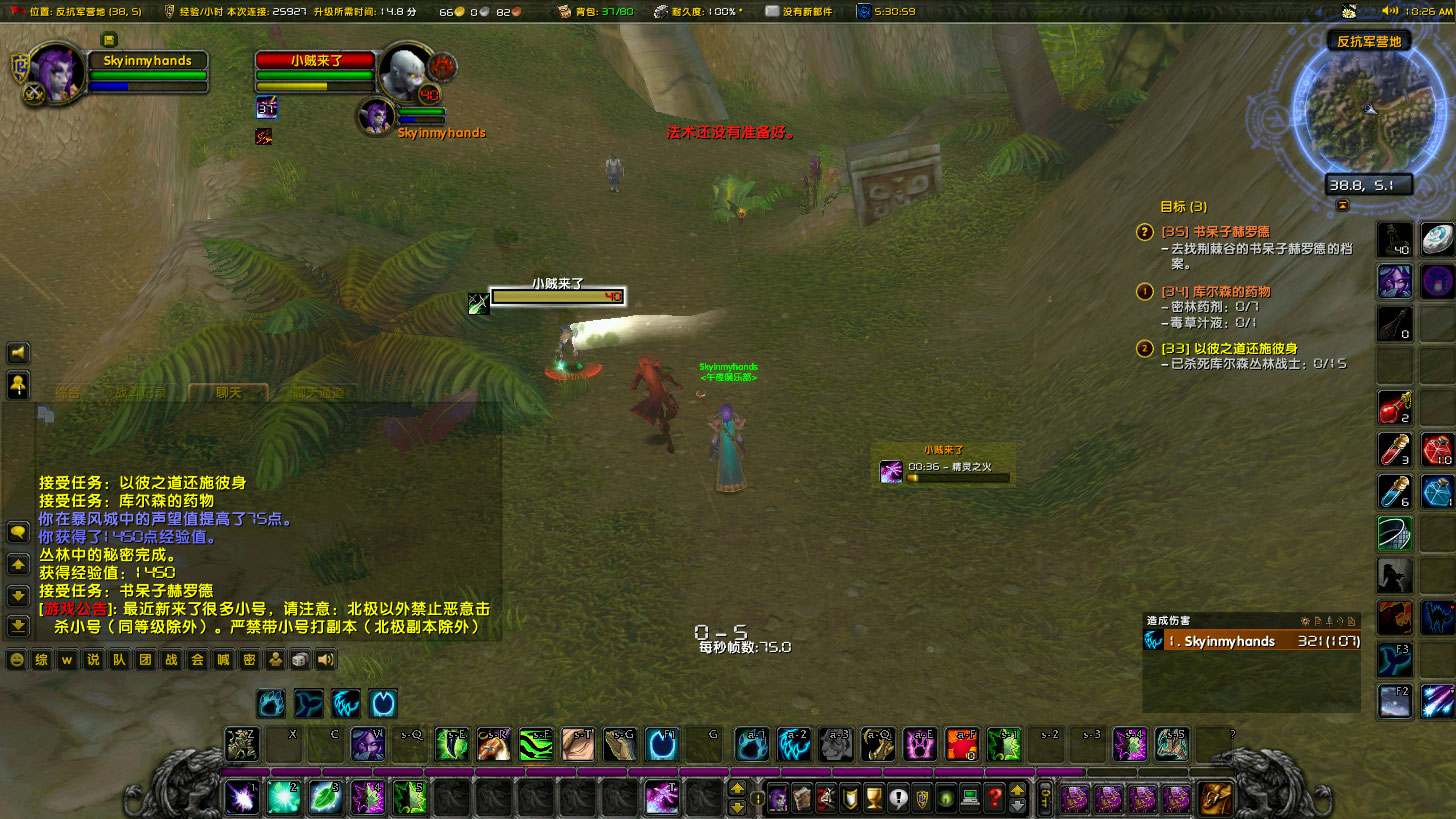Viewport: 1456px width, 819px height.
Task: Click the 密 whisper chat button
Action: tap(251, 660)
